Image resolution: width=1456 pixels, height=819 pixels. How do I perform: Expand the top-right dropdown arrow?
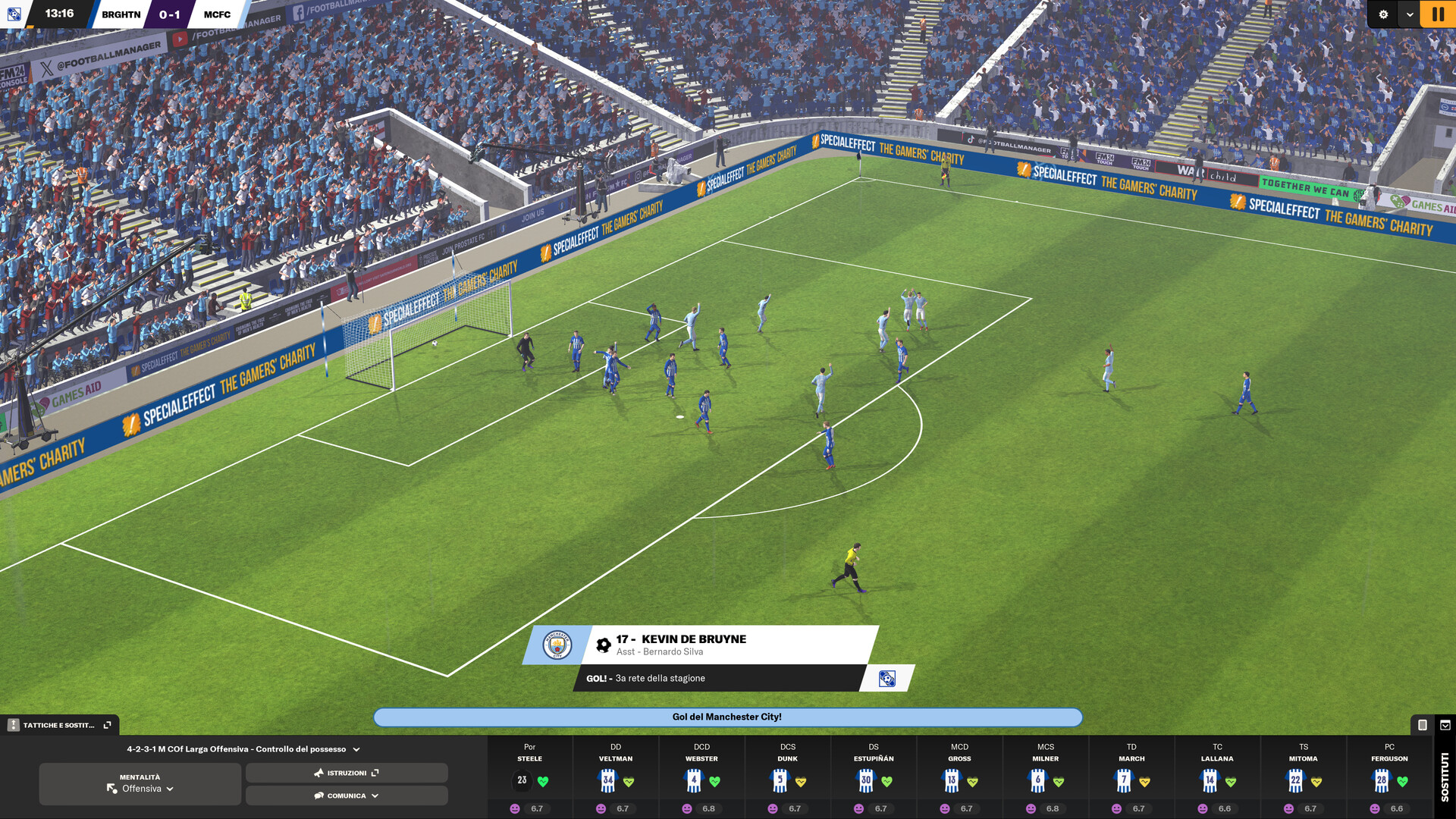[1410, 14]
